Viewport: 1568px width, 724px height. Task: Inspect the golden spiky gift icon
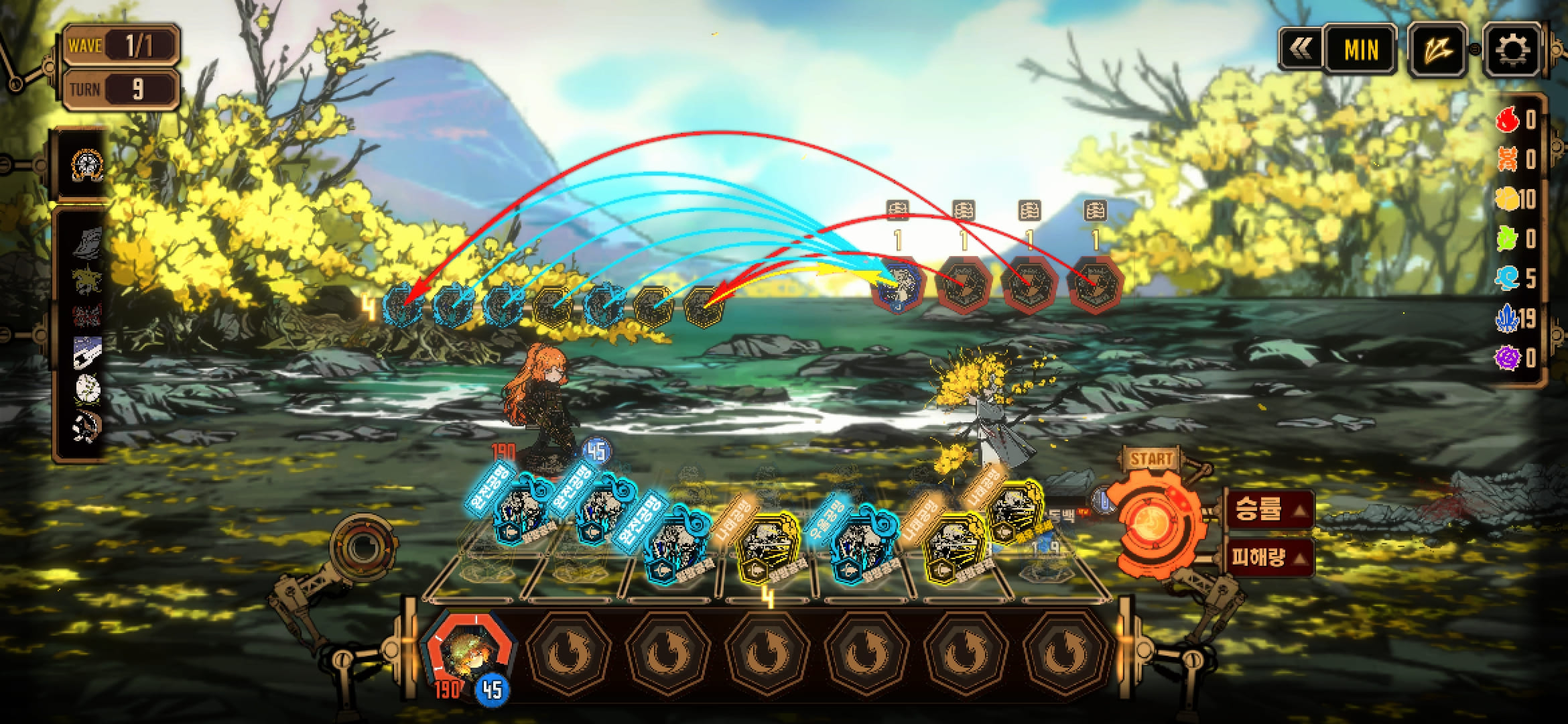(88, 279)
